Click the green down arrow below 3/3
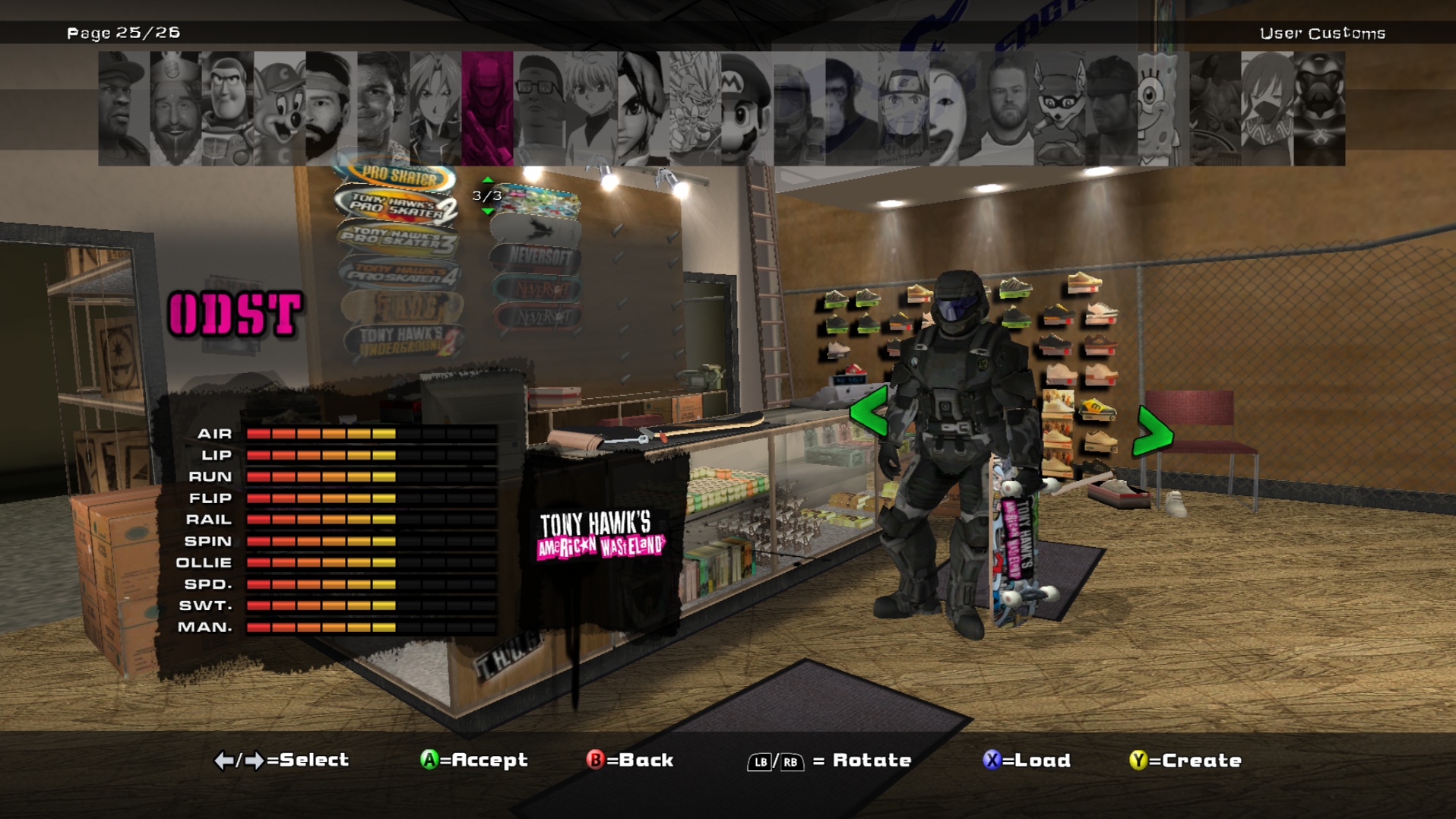Viewport: 1456px width, 819px height. 488,211
